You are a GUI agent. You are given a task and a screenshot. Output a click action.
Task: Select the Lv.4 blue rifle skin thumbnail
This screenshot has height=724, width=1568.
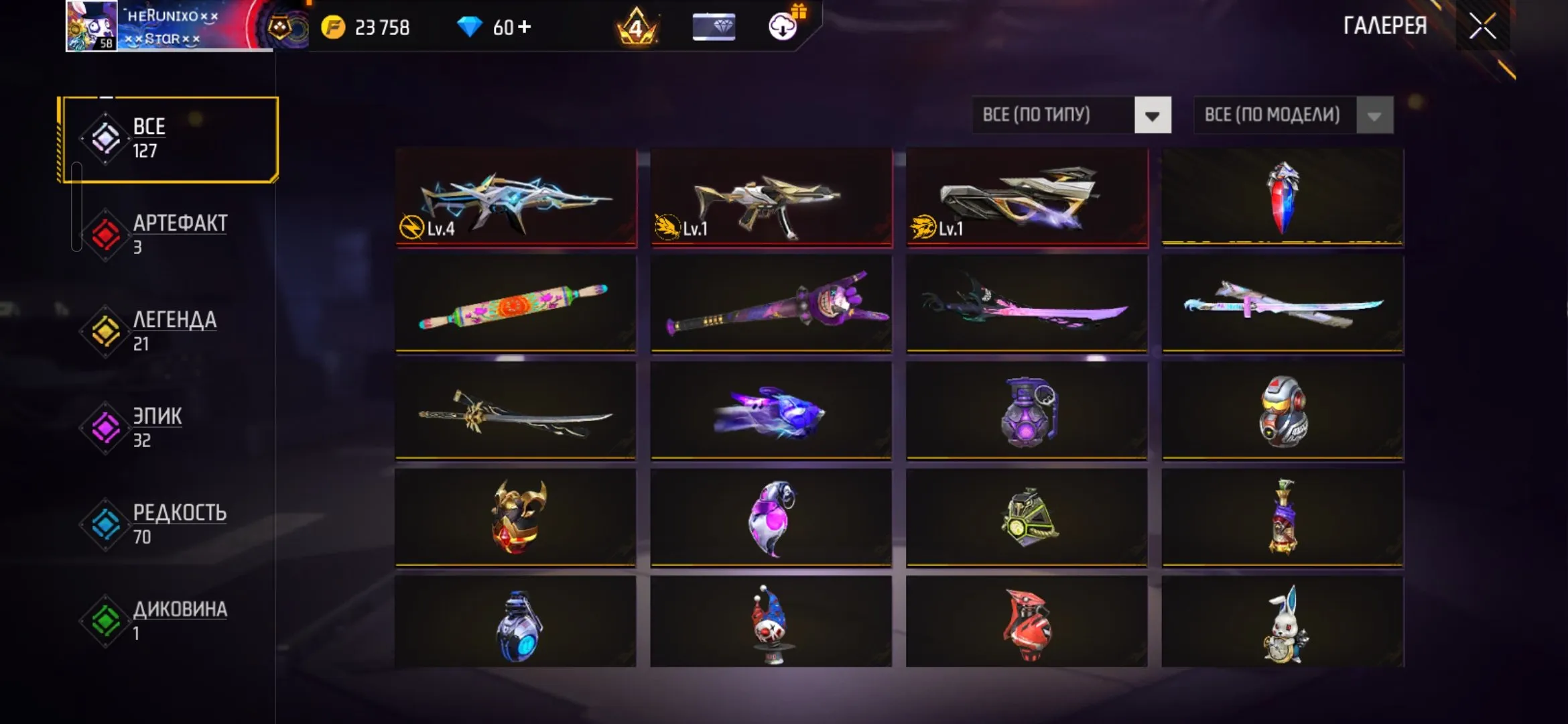coord(516,198)
